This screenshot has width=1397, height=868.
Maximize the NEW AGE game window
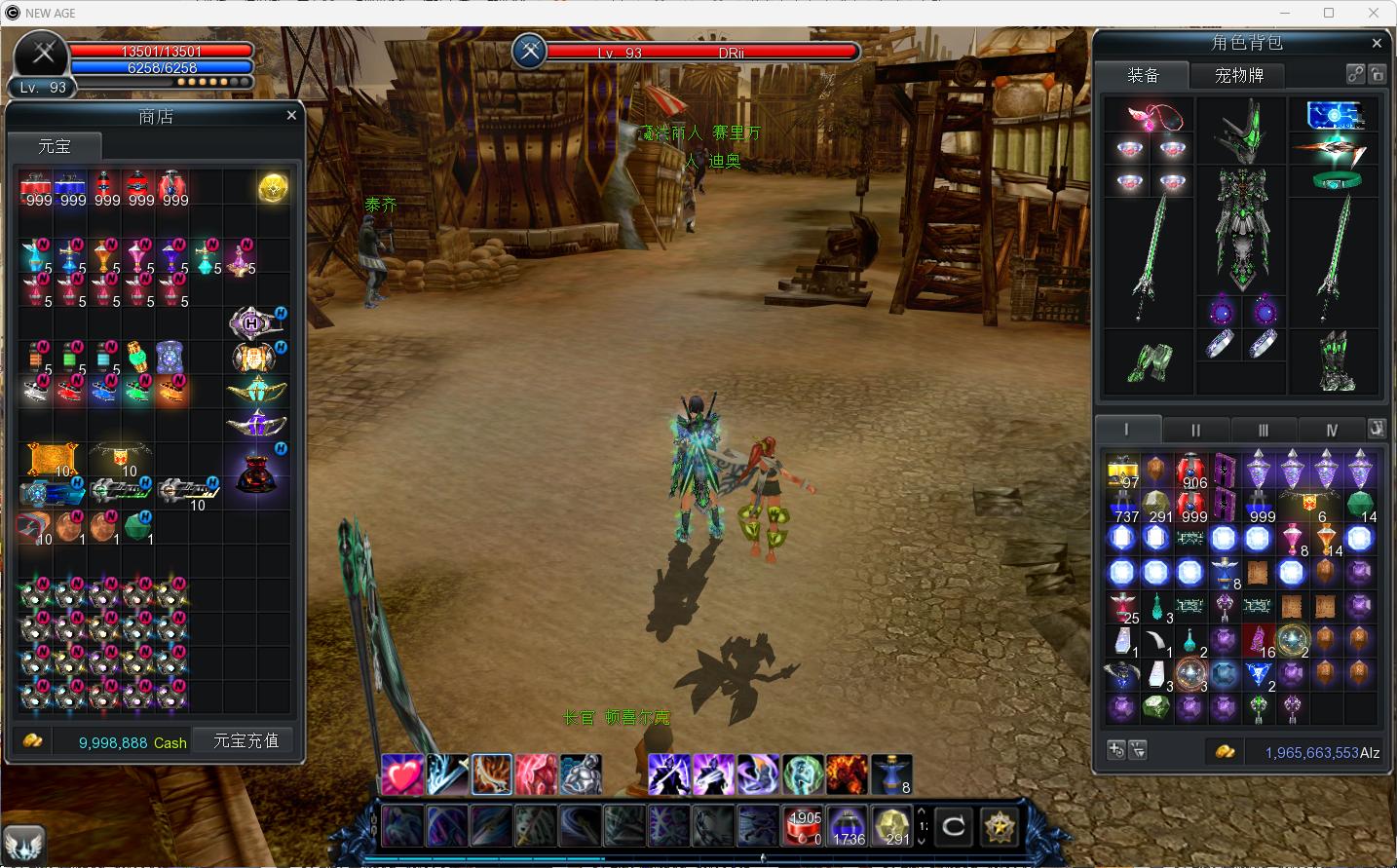(x=1329, y=13)
